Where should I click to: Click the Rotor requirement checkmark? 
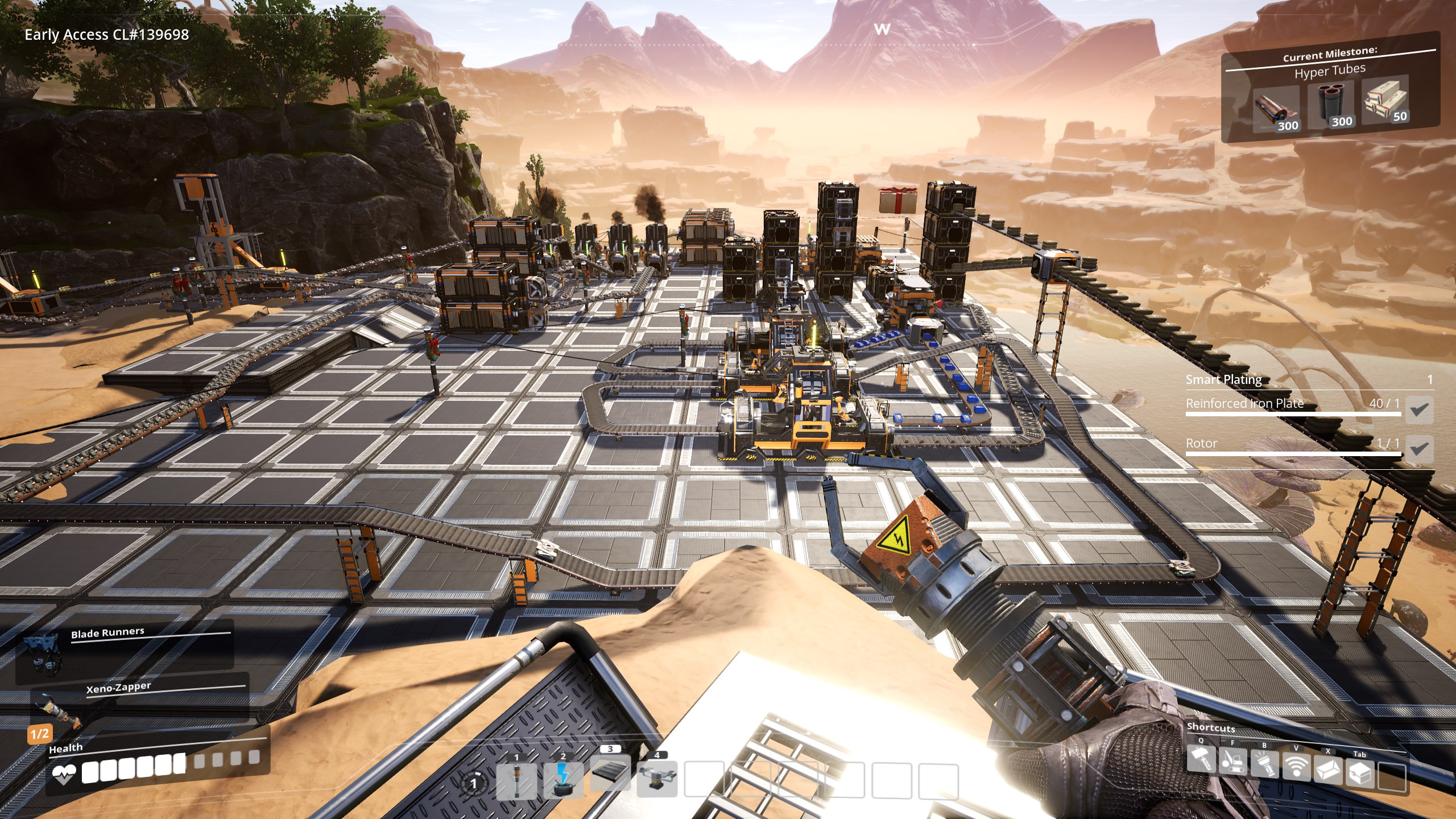point(1419,448)
